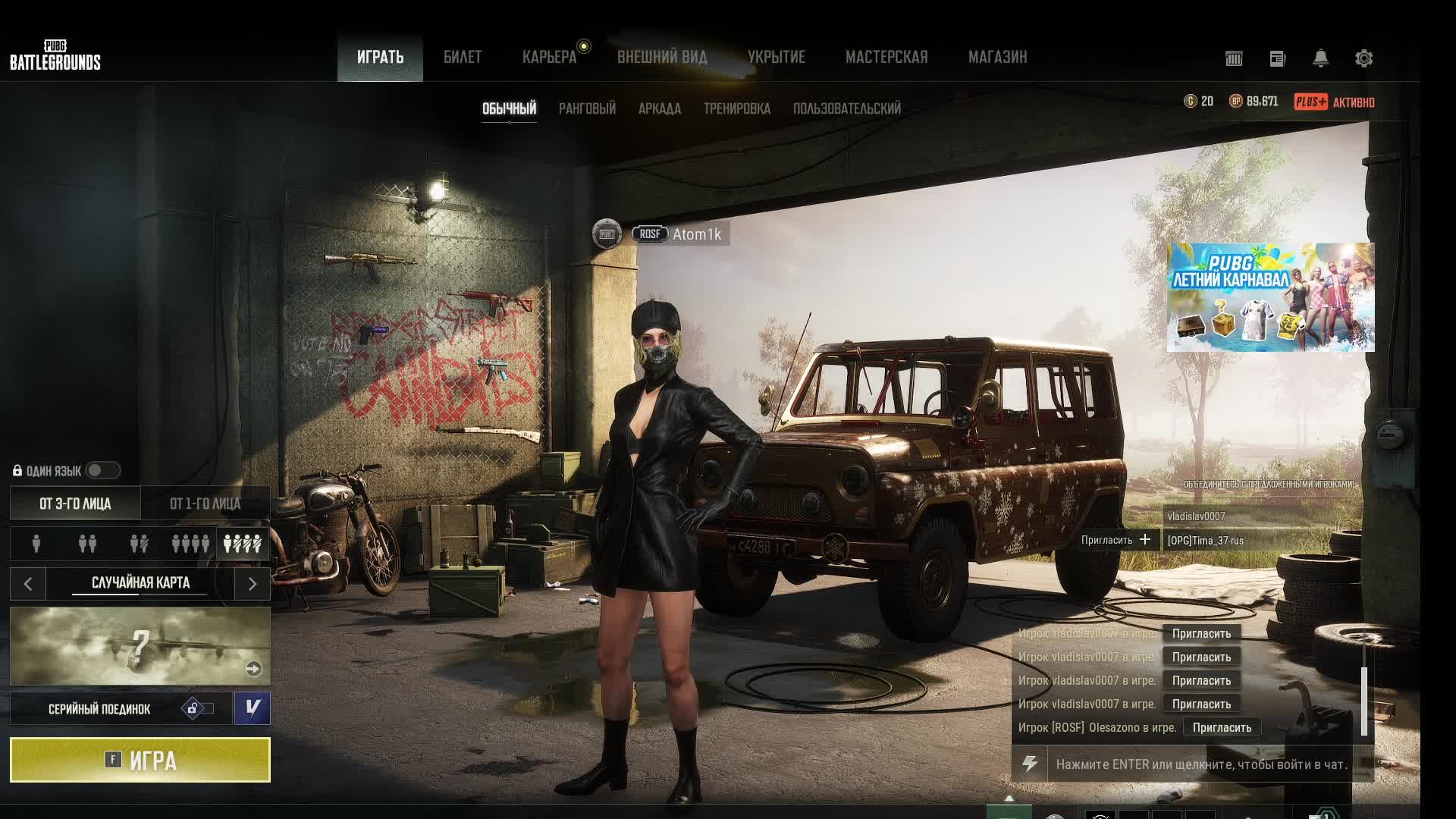Start matchmaking with the yellow ИГРА button
Image resolution: width=1456 pixels, height=819 pixels.
coord(140,760)
